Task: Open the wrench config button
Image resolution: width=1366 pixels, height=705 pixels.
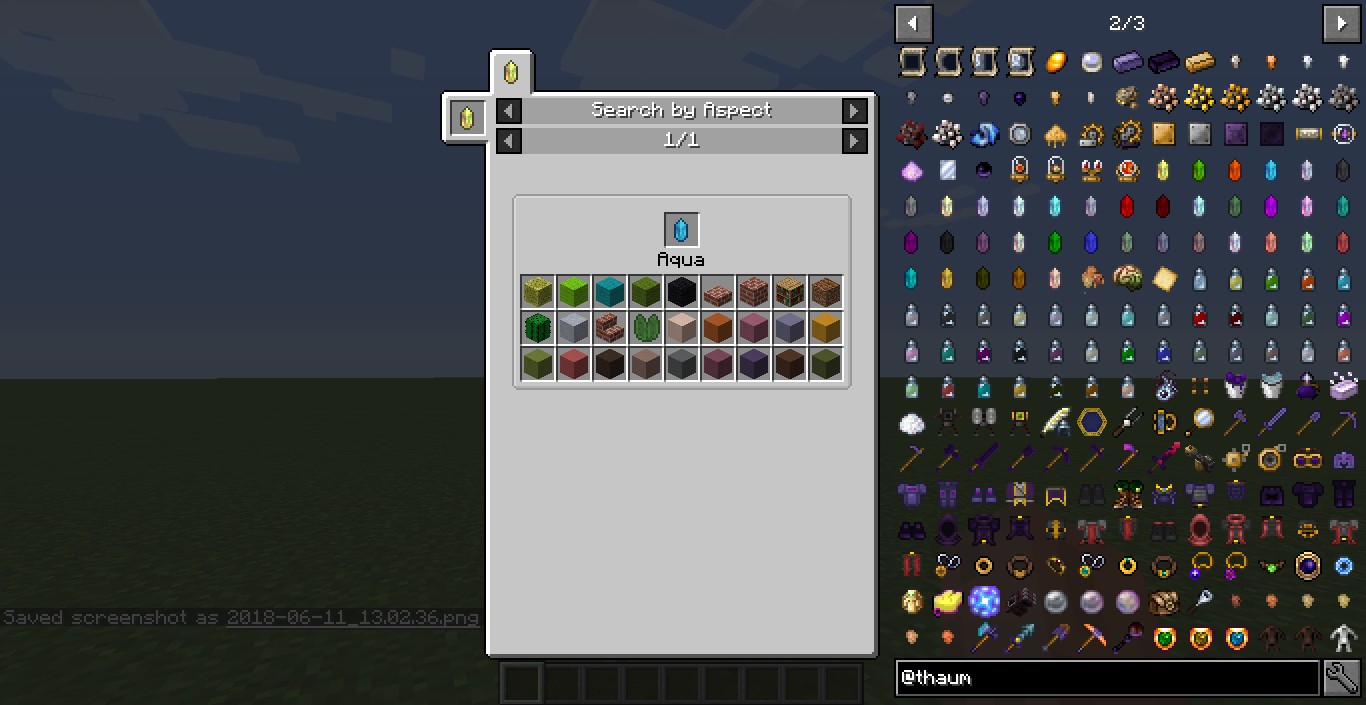Action: click(x=1341, y=678)
